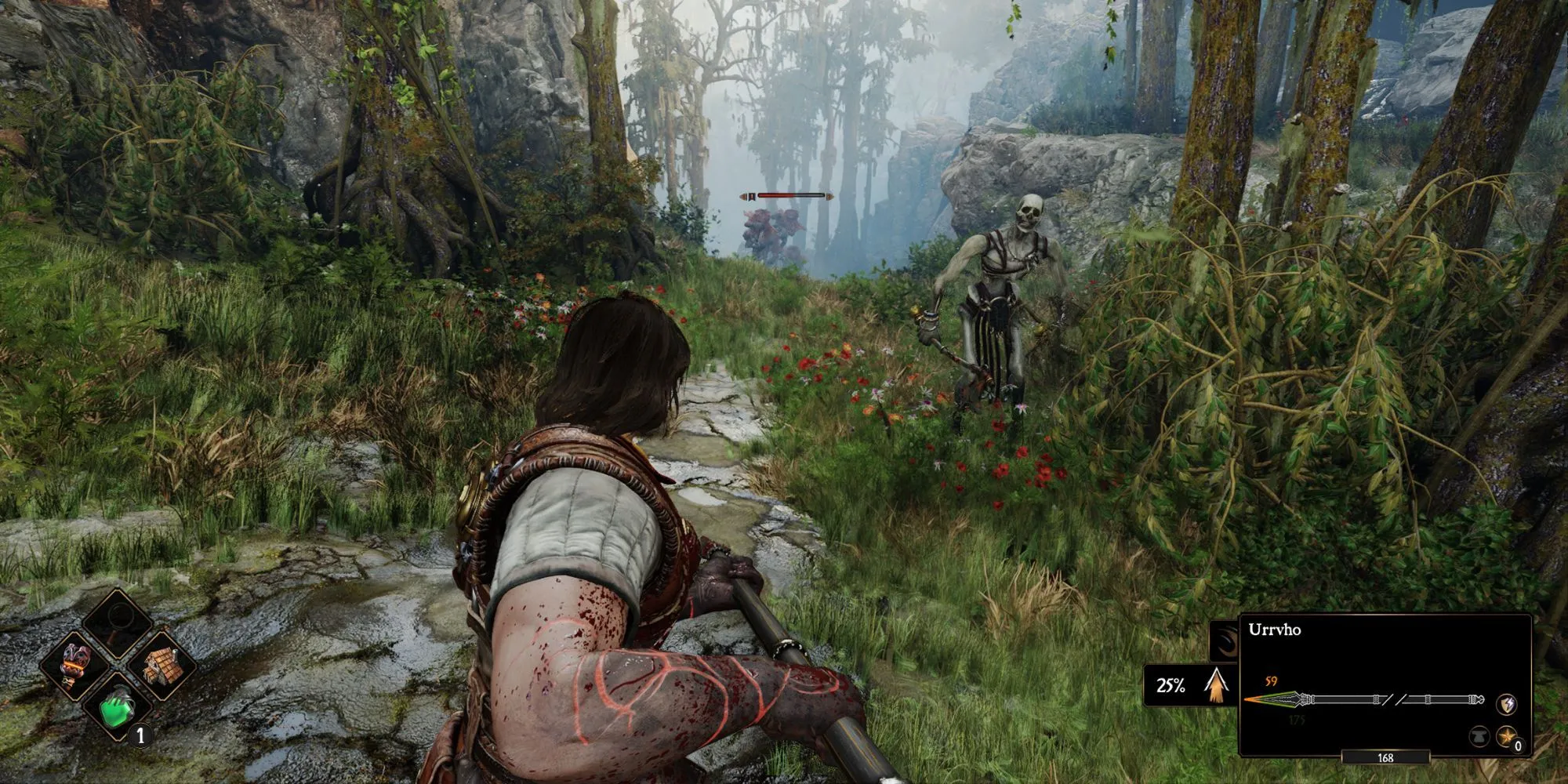Open the swirl icon tab behind weapon panel
Image resolution: width=1568 pixels, height=784 pixels.
coord(1224,641)
